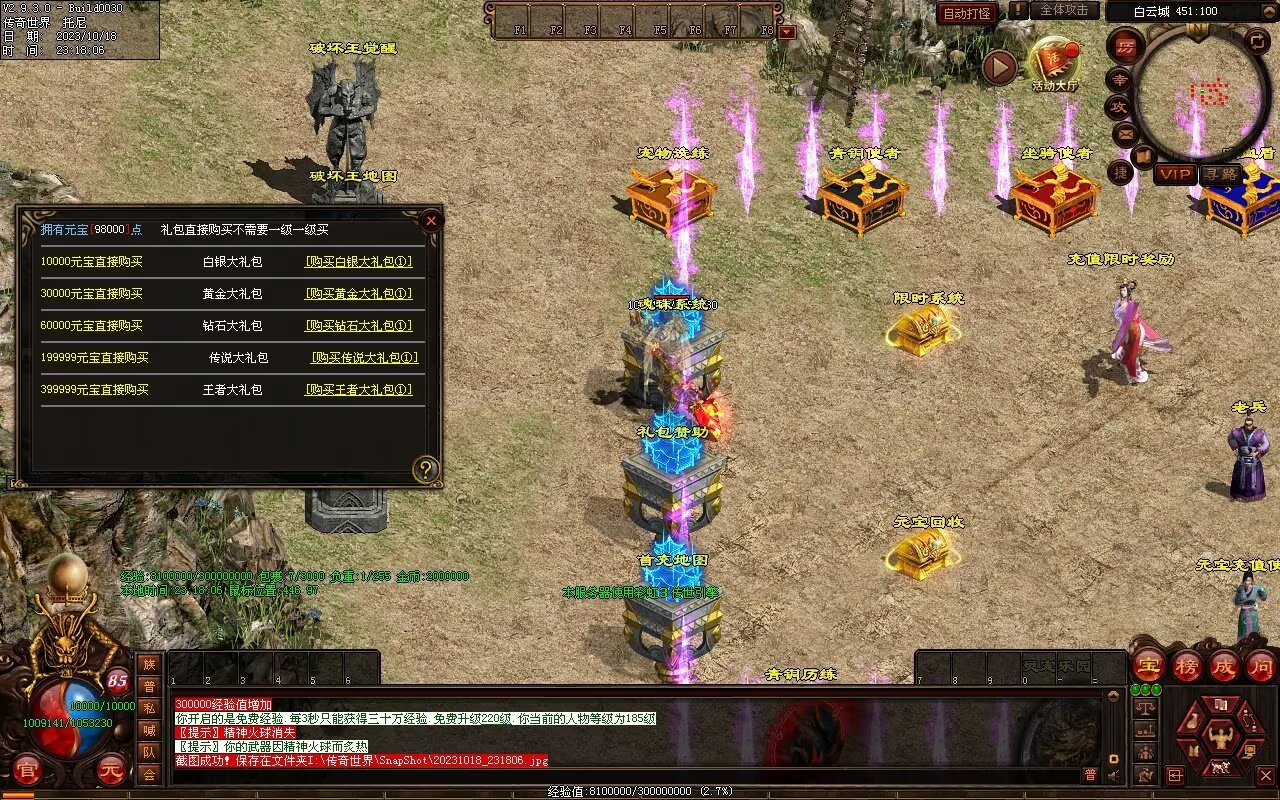Buy the Silver gift pack (购买白银大礼包)
This screenshot has width=1280, height=800.
tap(358, 262)
